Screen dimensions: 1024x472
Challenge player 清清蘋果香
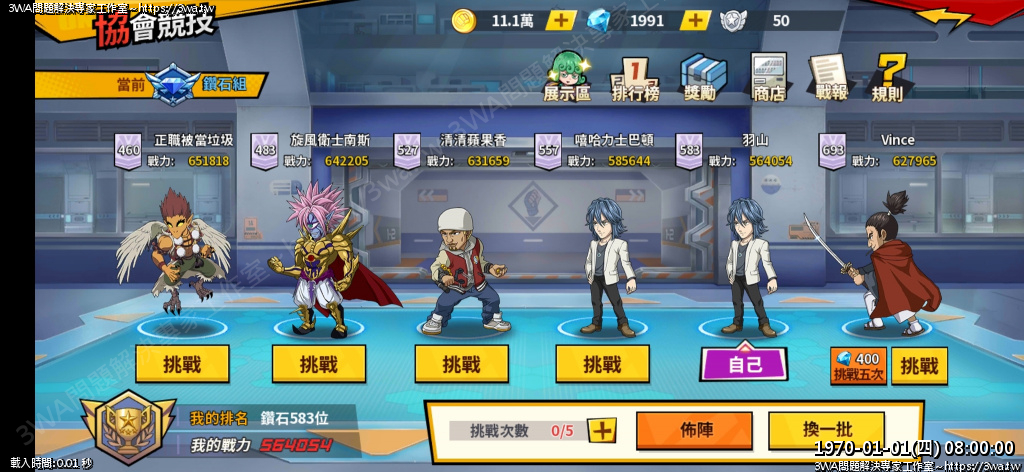pos(461,364)
